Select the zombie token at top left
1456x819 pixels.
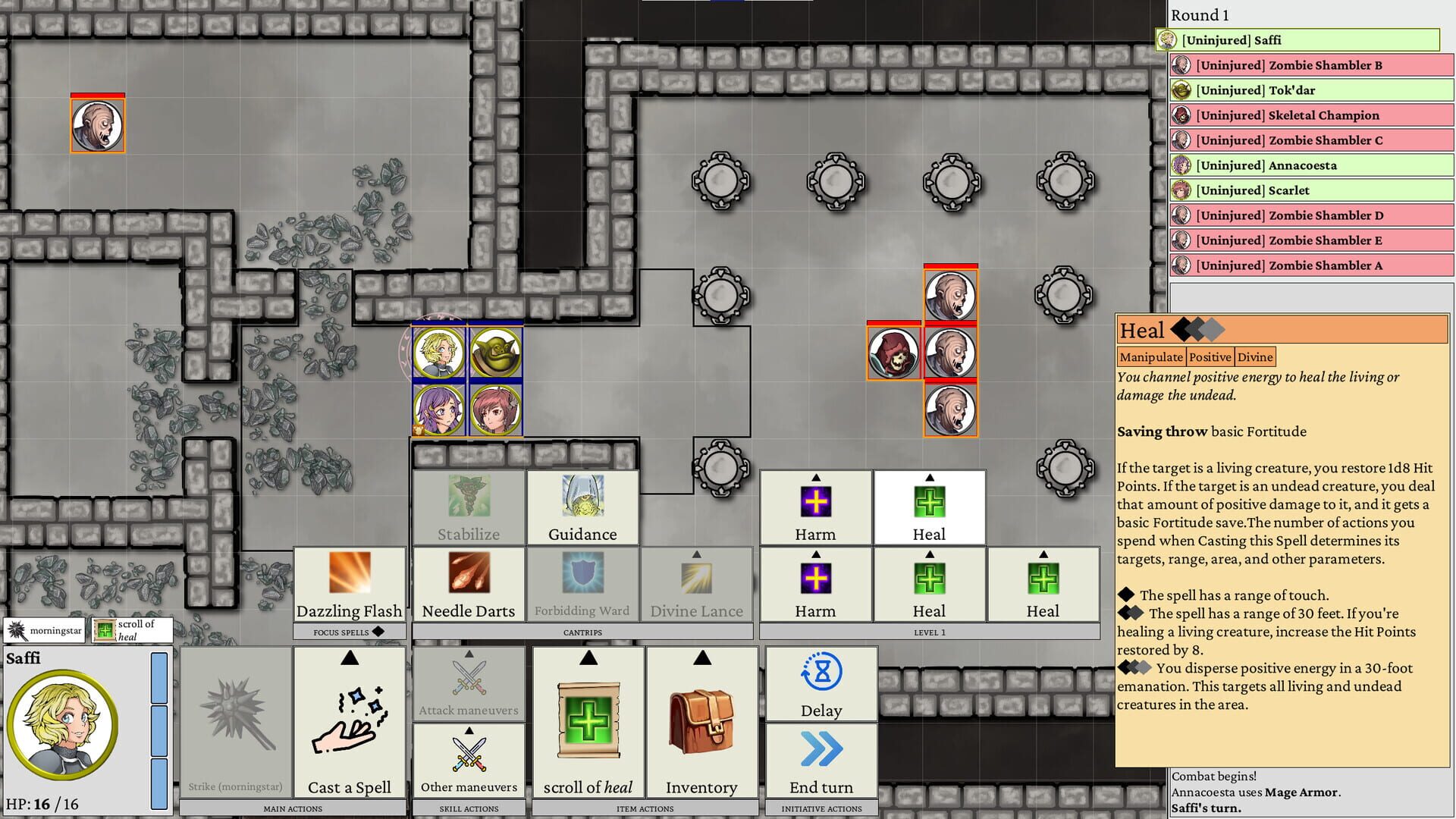pyautogui.click(x=97, y=125)
